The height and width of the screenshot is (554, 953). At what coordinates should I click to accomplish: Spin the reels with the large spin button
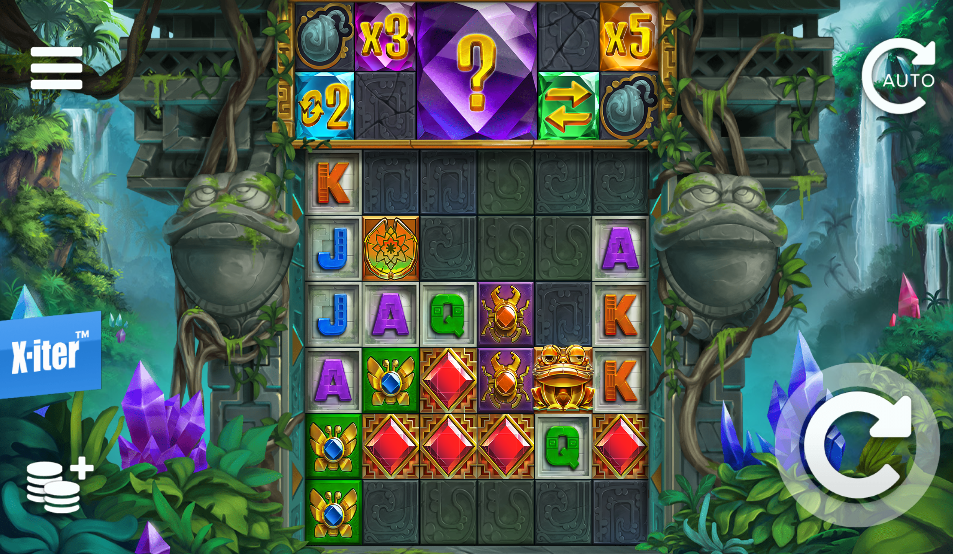point(856,444)
